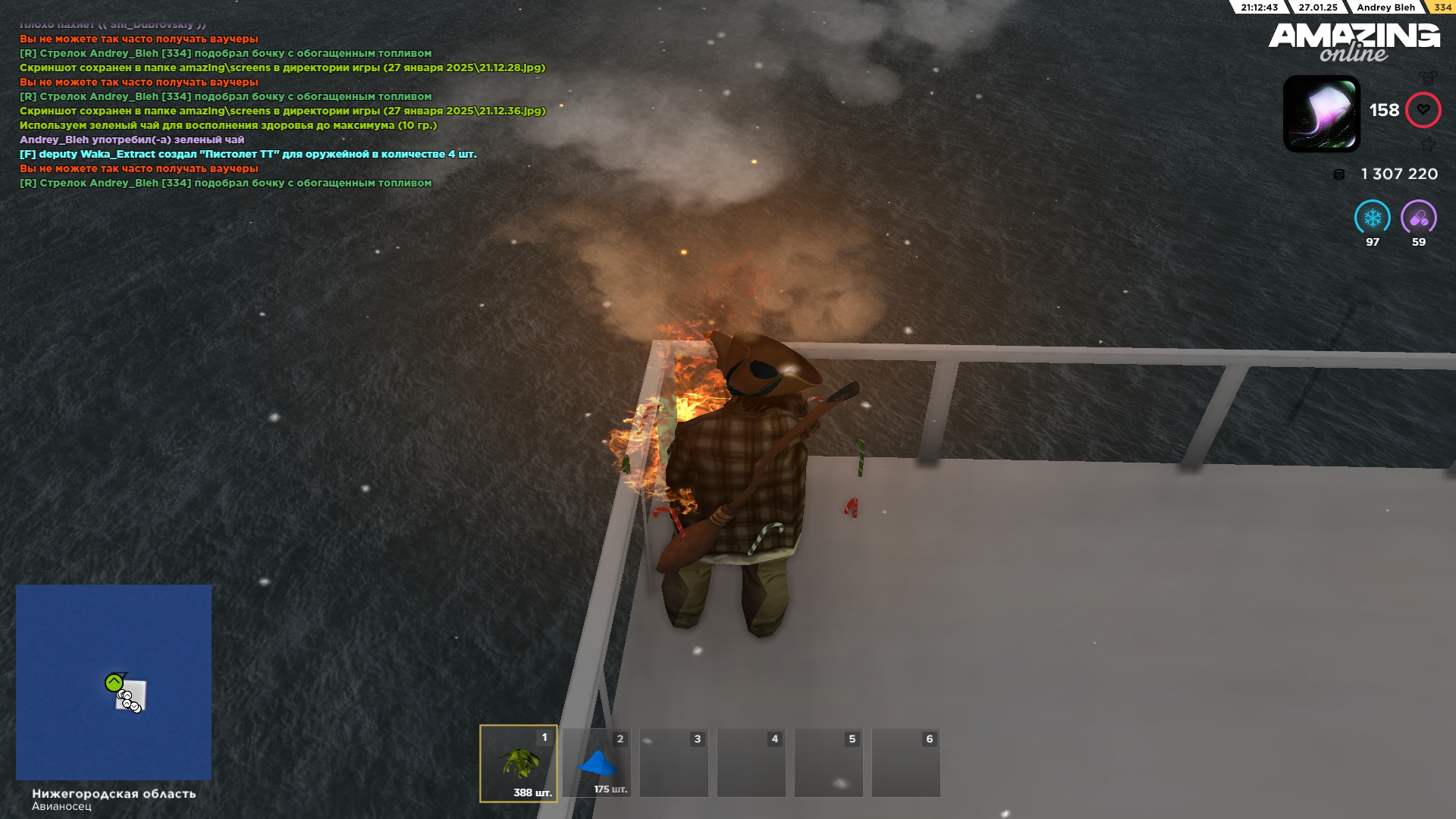Select the blue snowflake status icon
Image resolution: width=1456 pixels, height=819 pixels.
pos(1372,218)
